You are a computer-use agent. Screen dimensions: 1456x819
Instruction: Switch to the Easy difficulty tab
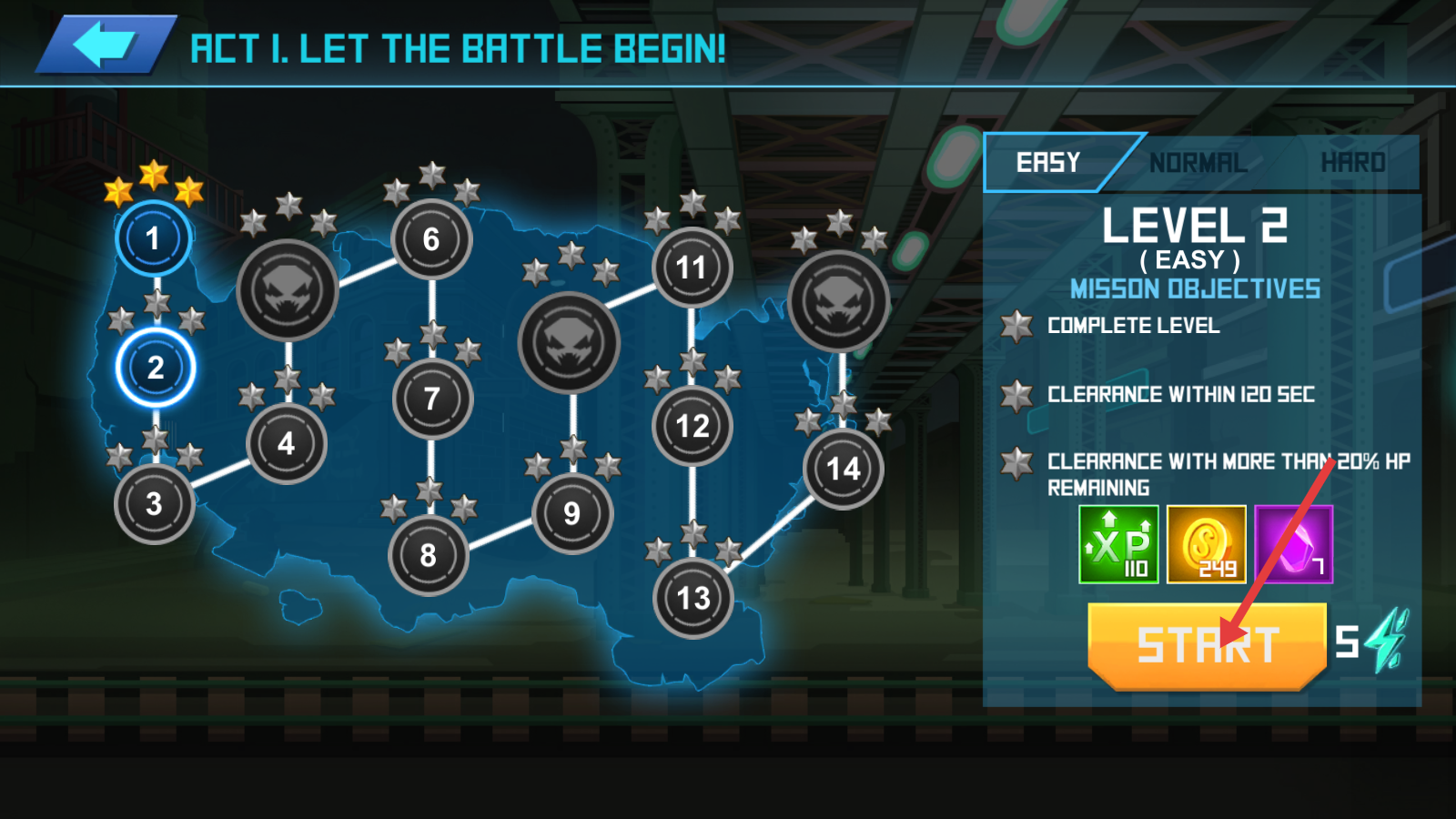(x=1048, y=163)
